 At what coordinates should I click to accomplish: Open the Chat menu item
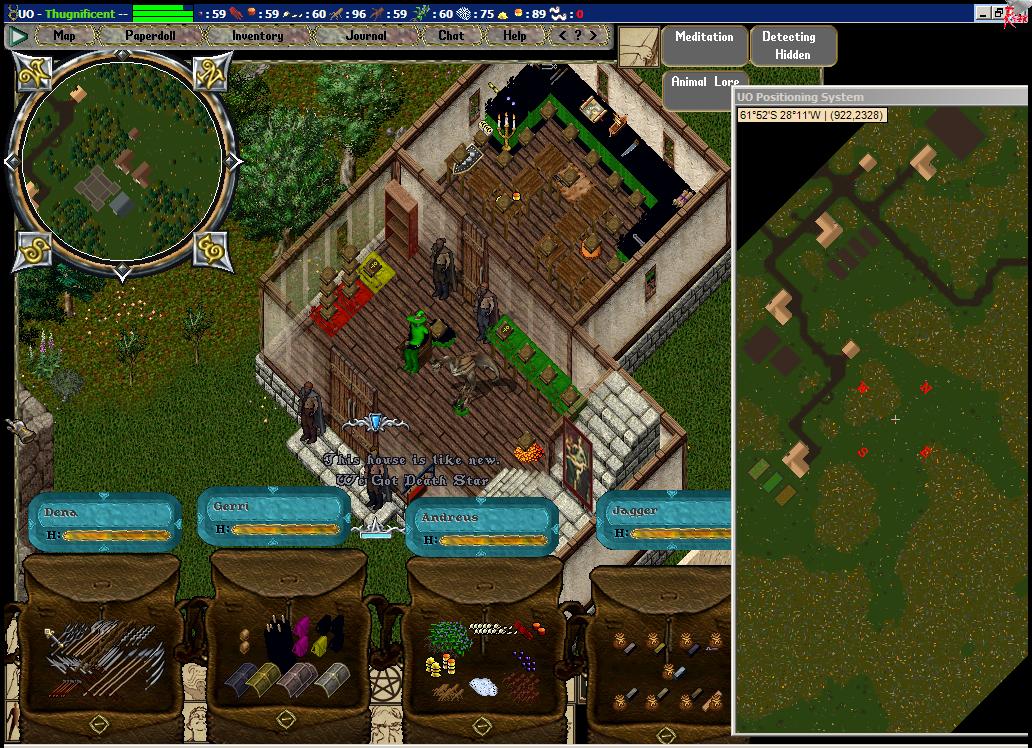point(451,36)
